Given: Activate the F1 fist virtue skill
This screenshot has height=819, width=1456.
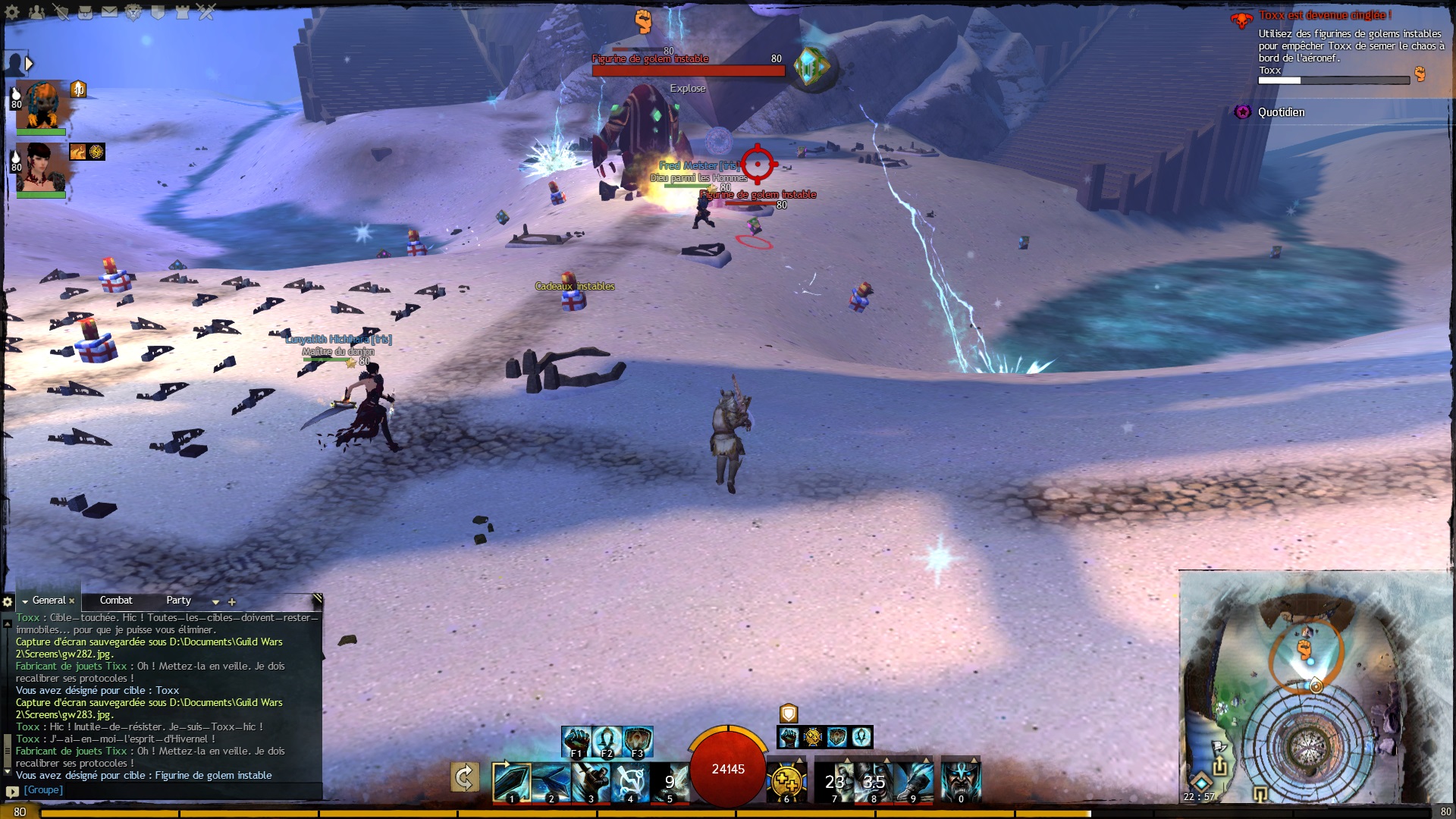Looking at the screenshot, I should 576,741.
